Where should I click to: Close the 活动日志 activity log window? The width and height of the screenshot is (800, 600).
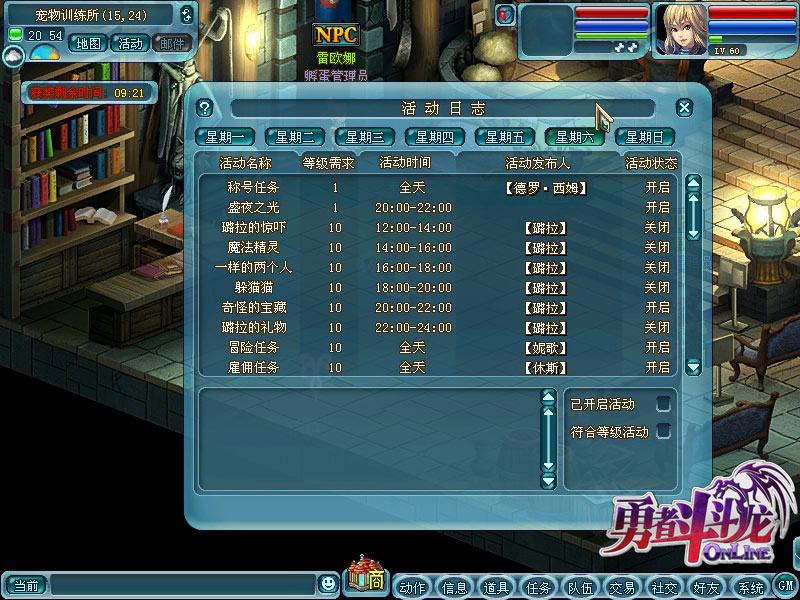(x=684, y=108)
